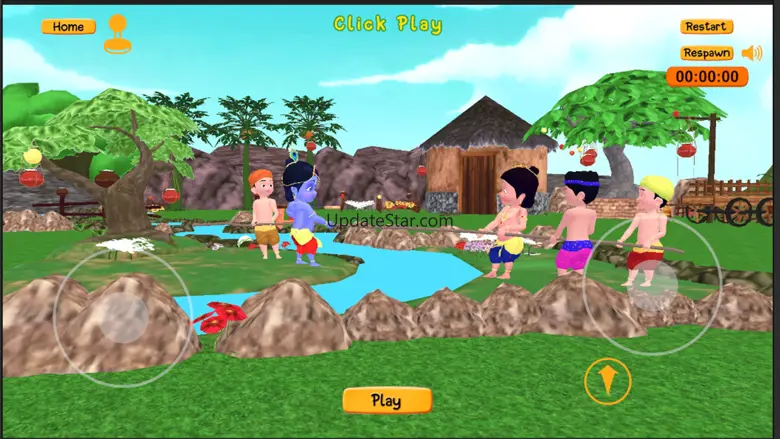Tap the orange joystick icon beside Home
Image resolution: width=780 pixels, height=439 pixels.
(x=117, y=33)
